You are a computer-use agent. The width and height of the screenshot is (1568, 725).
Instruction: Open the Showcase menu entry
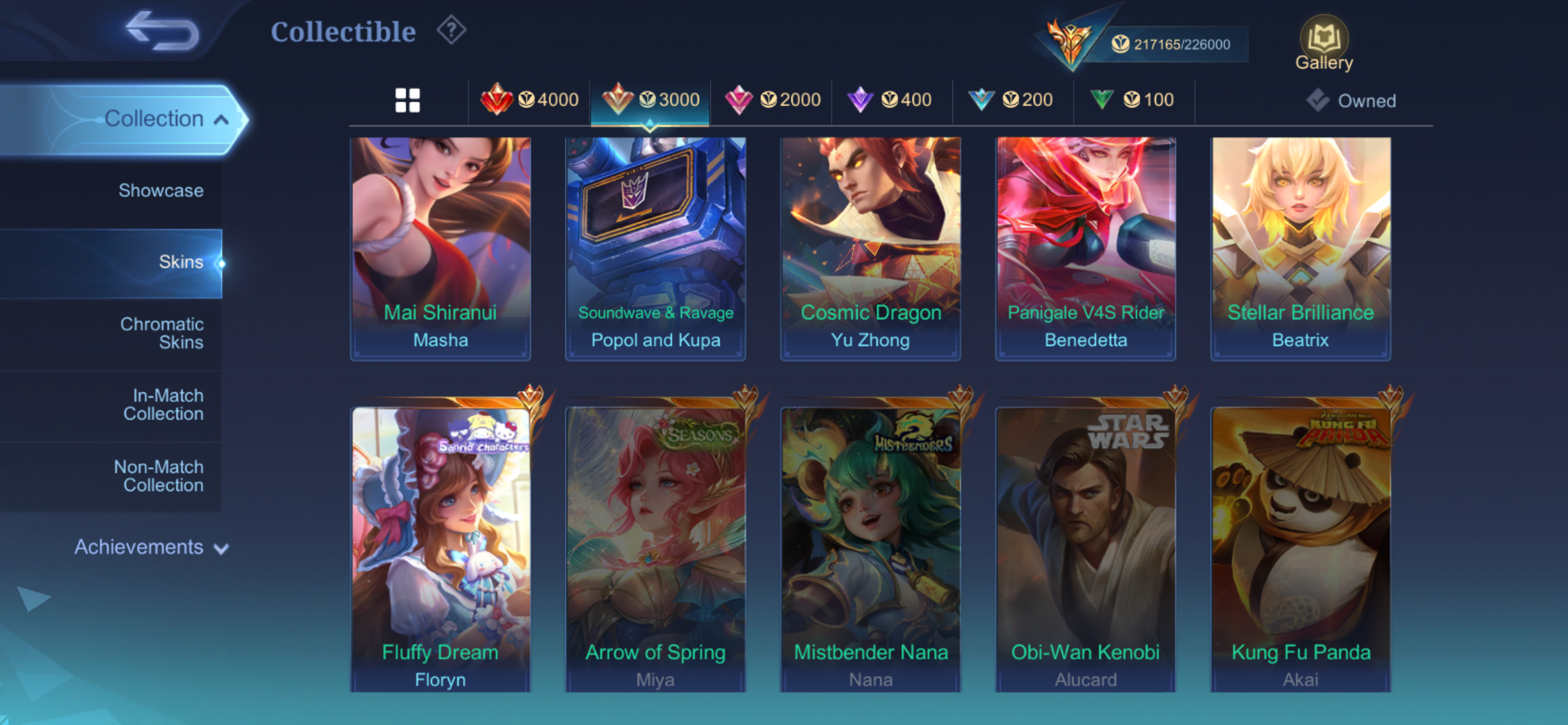click(160, 190)
